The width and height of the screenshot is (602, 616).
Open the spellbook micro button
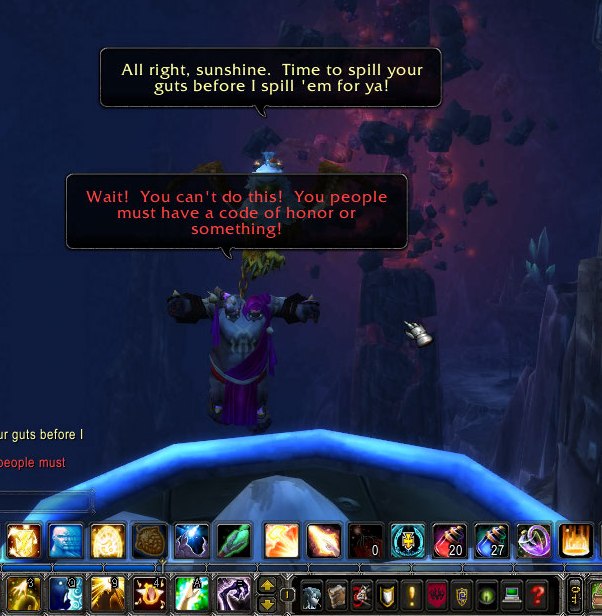337,593
